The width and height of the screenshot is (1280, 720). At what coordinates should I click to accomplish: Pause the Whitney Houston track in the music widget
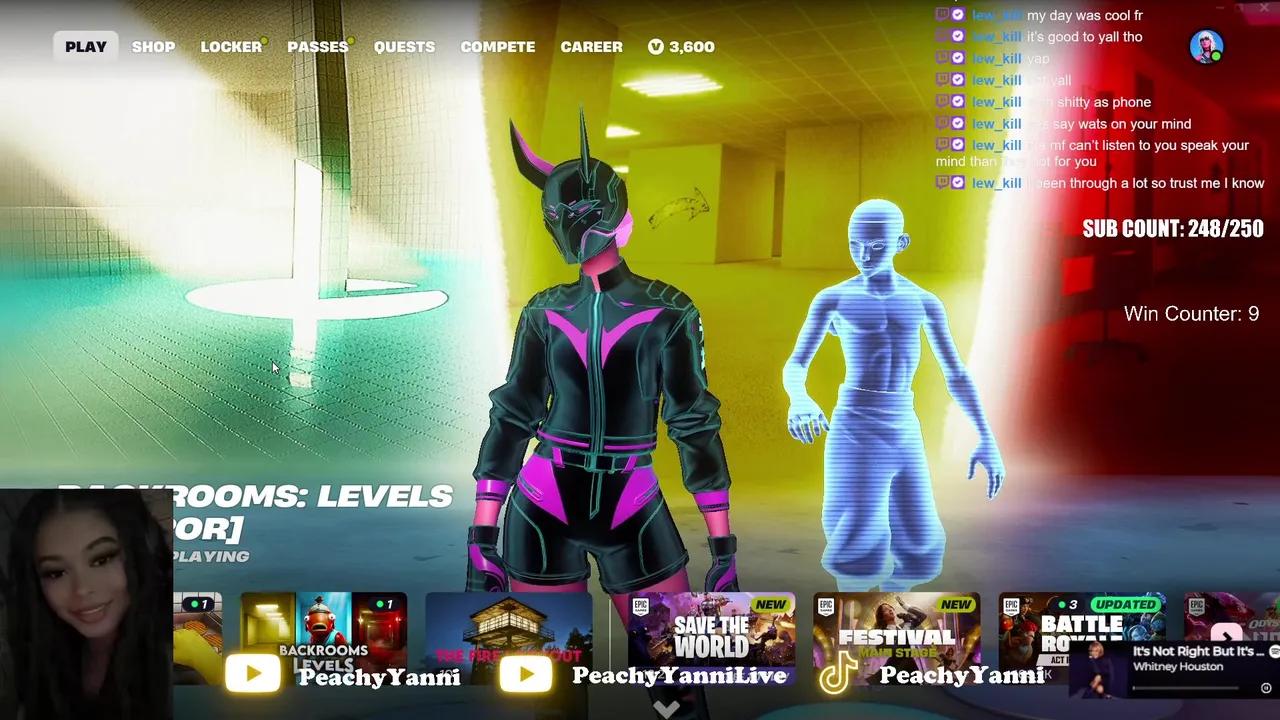tap(1266, 687)
